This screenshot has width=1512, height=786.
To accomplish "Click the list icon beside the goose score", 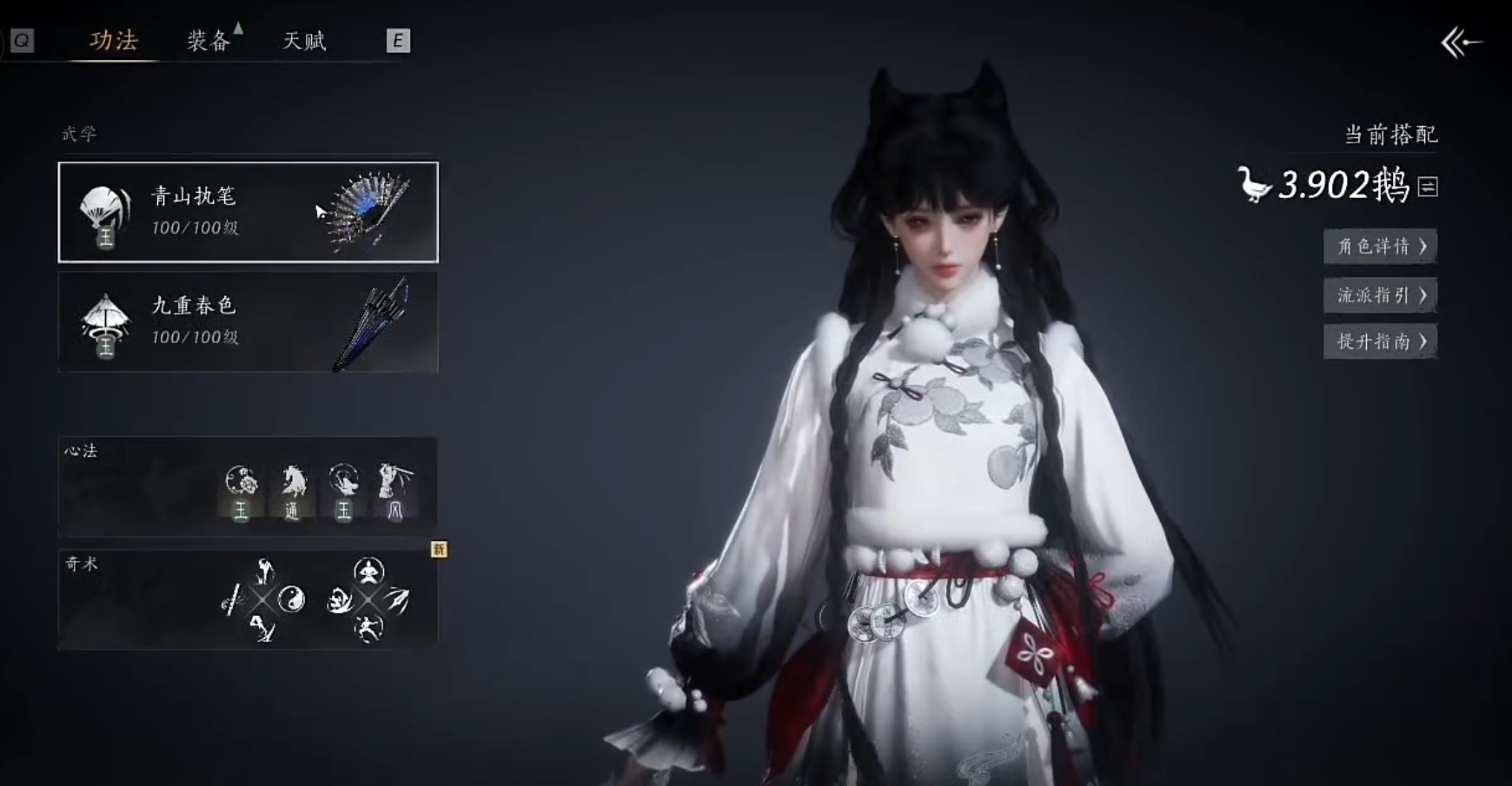I will [x=1428, y=187].
